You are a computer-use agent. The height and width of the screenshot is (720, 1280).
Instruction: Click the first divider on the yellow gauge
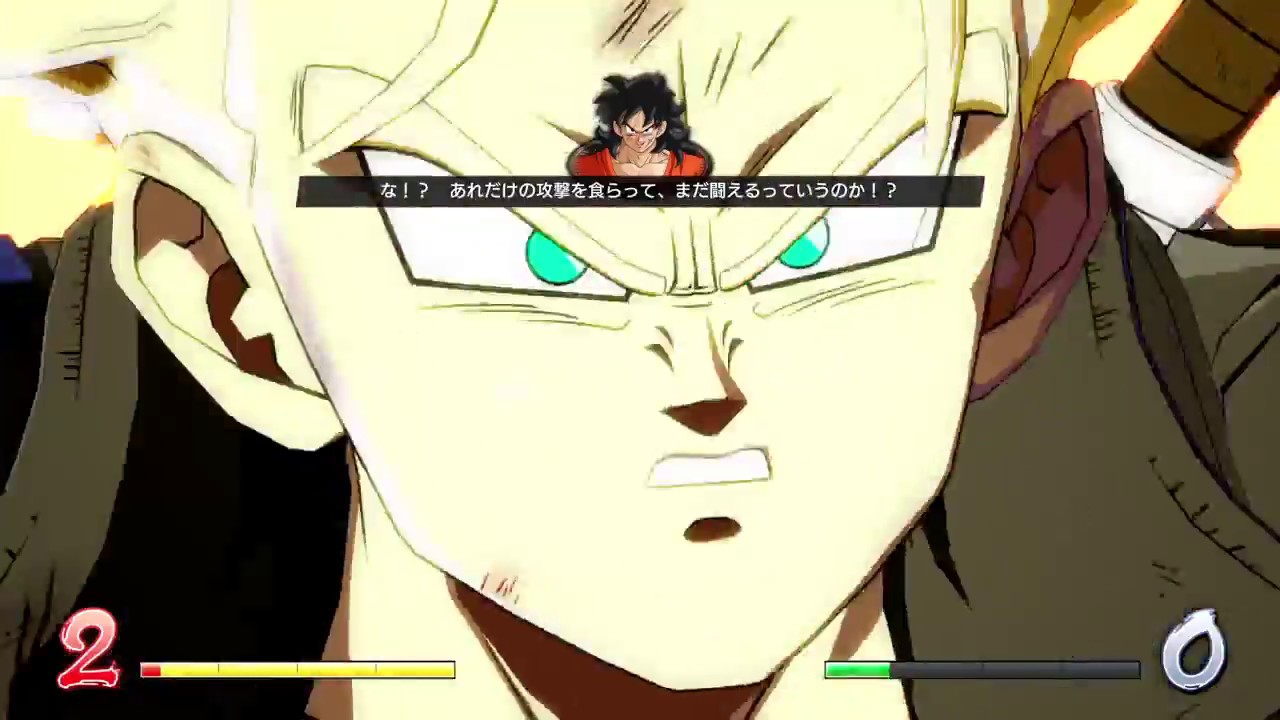point(218,670)
